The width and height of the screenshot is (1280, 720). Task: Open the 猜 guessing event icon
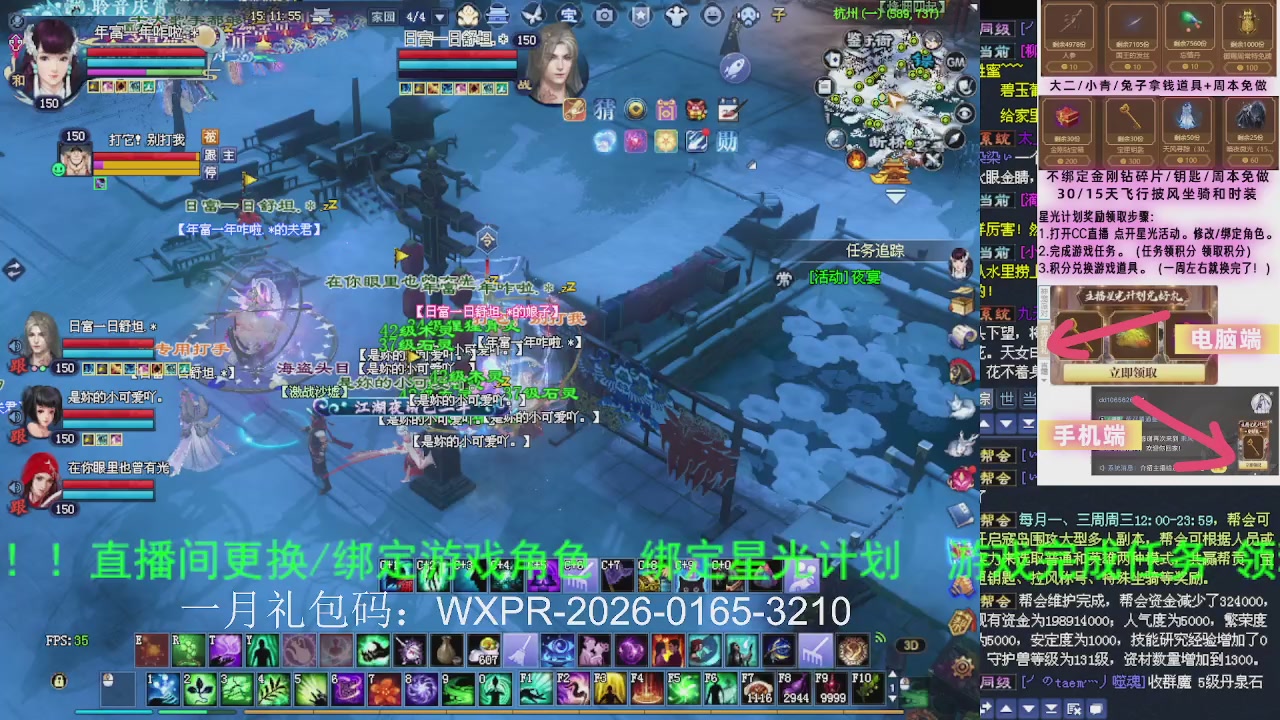[604, 109]
